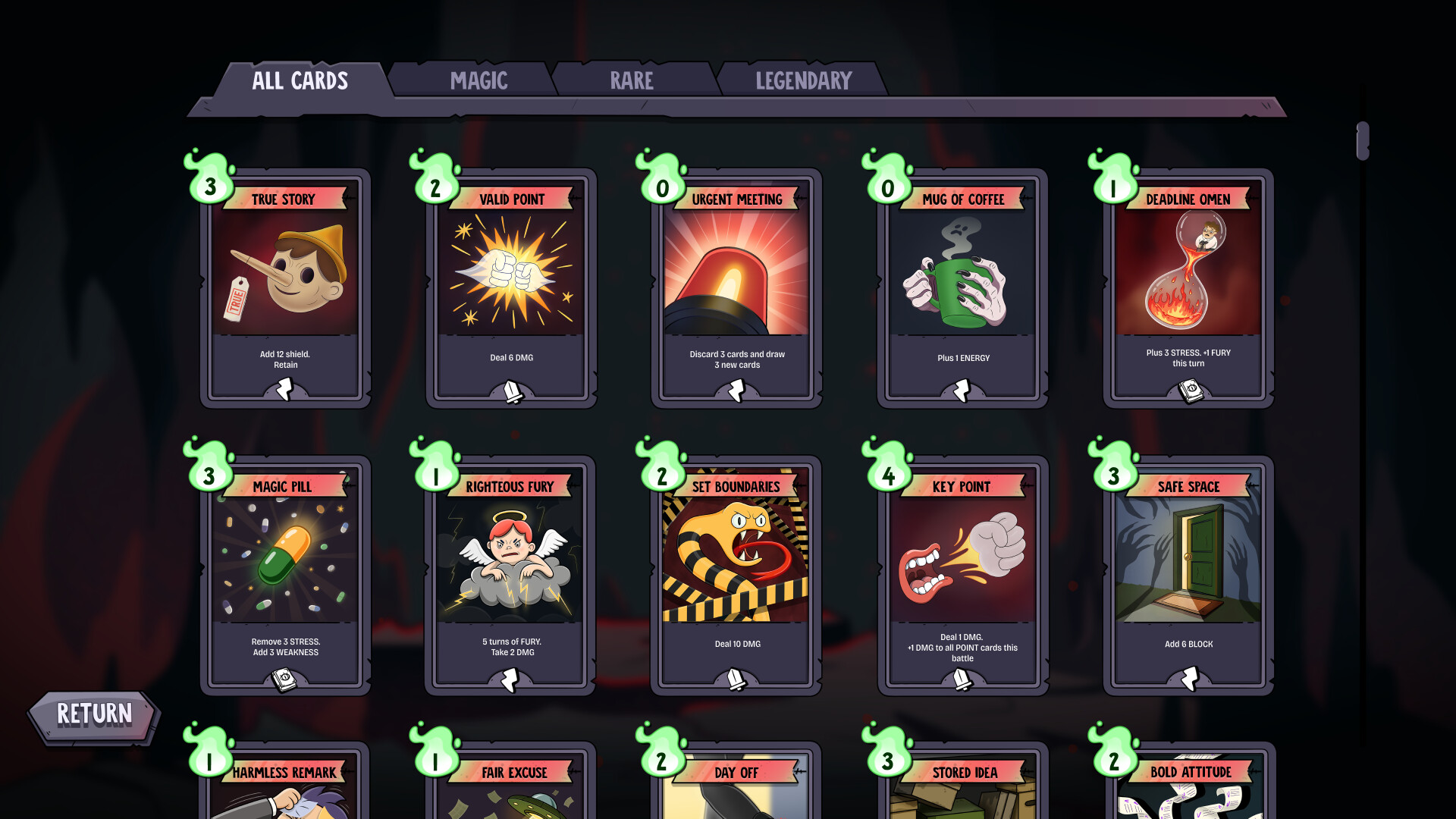
Task: Choose the Valid Point card
Action: tap(511, 288)
